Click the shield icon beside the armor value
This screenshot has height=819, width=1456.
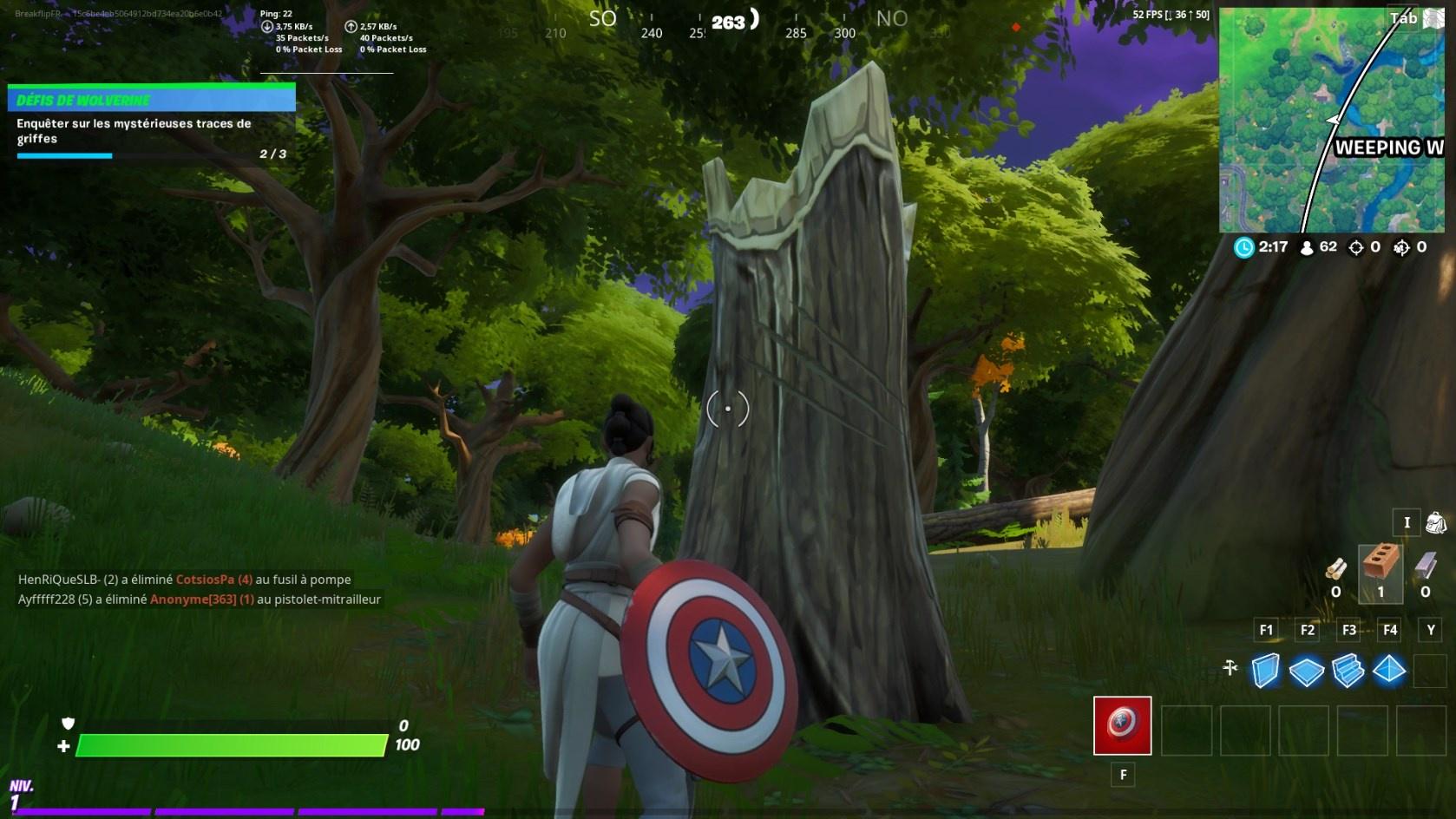pyautogui.click(x=69, y=724)
